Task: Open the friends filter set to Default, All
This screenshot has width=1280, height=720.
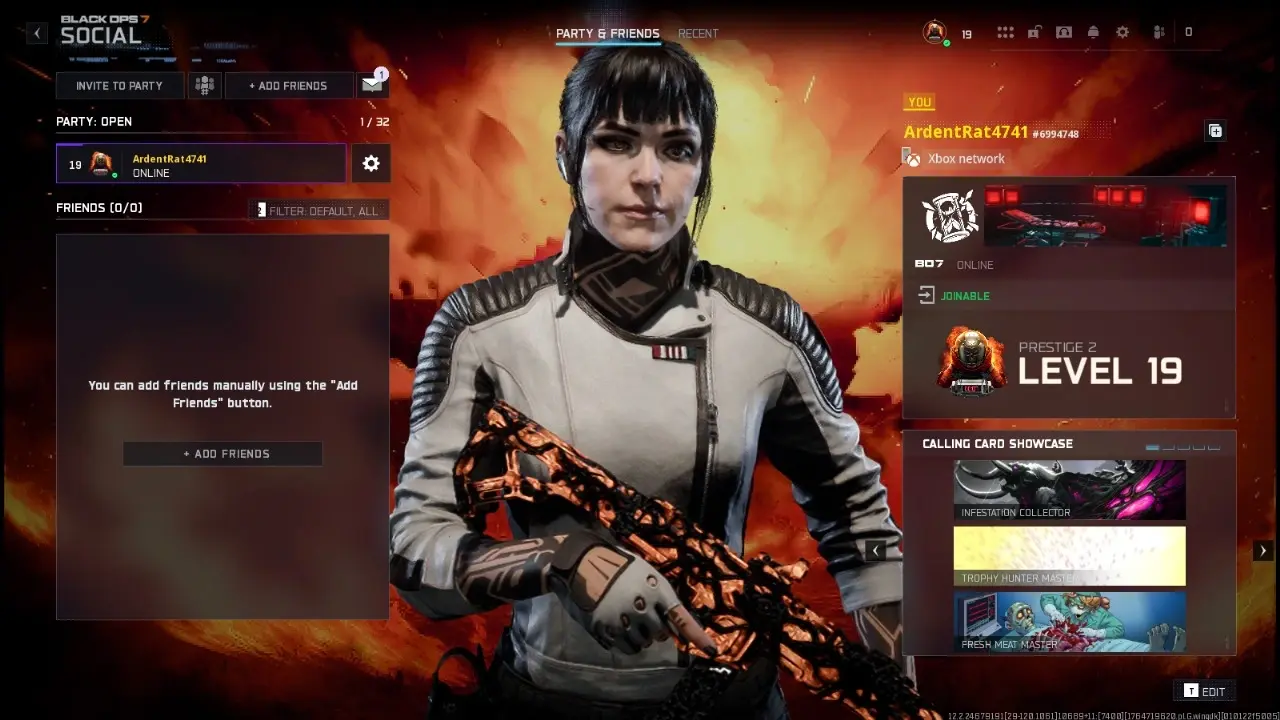Action: [318, 210]
